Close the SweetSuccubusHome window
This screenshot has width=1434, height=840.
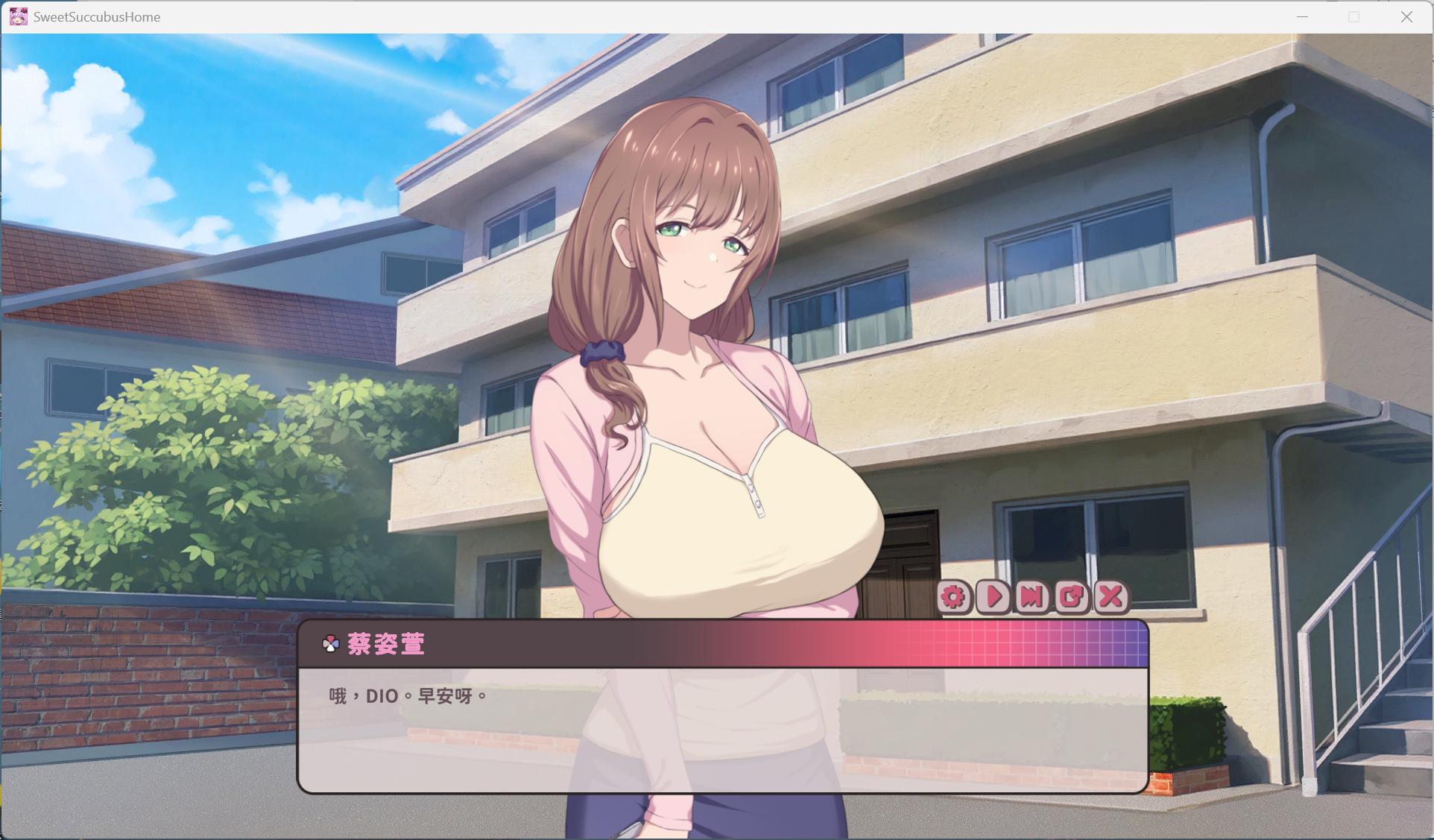pyautogui.click(x=1407, y=16)
